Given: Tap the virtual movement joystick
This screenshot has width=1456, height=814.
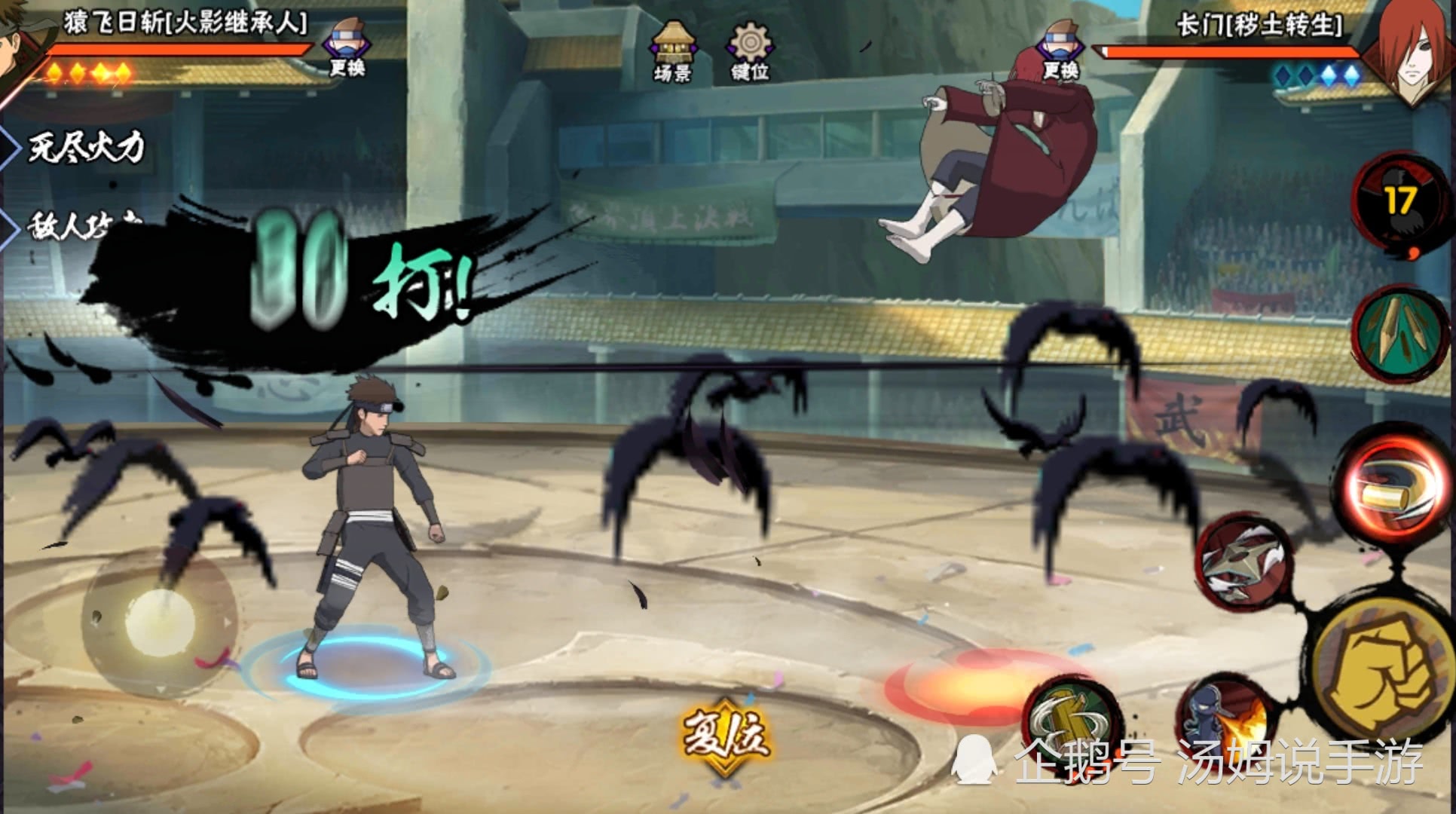Looking at the screenshot, I should pos(158,622).
